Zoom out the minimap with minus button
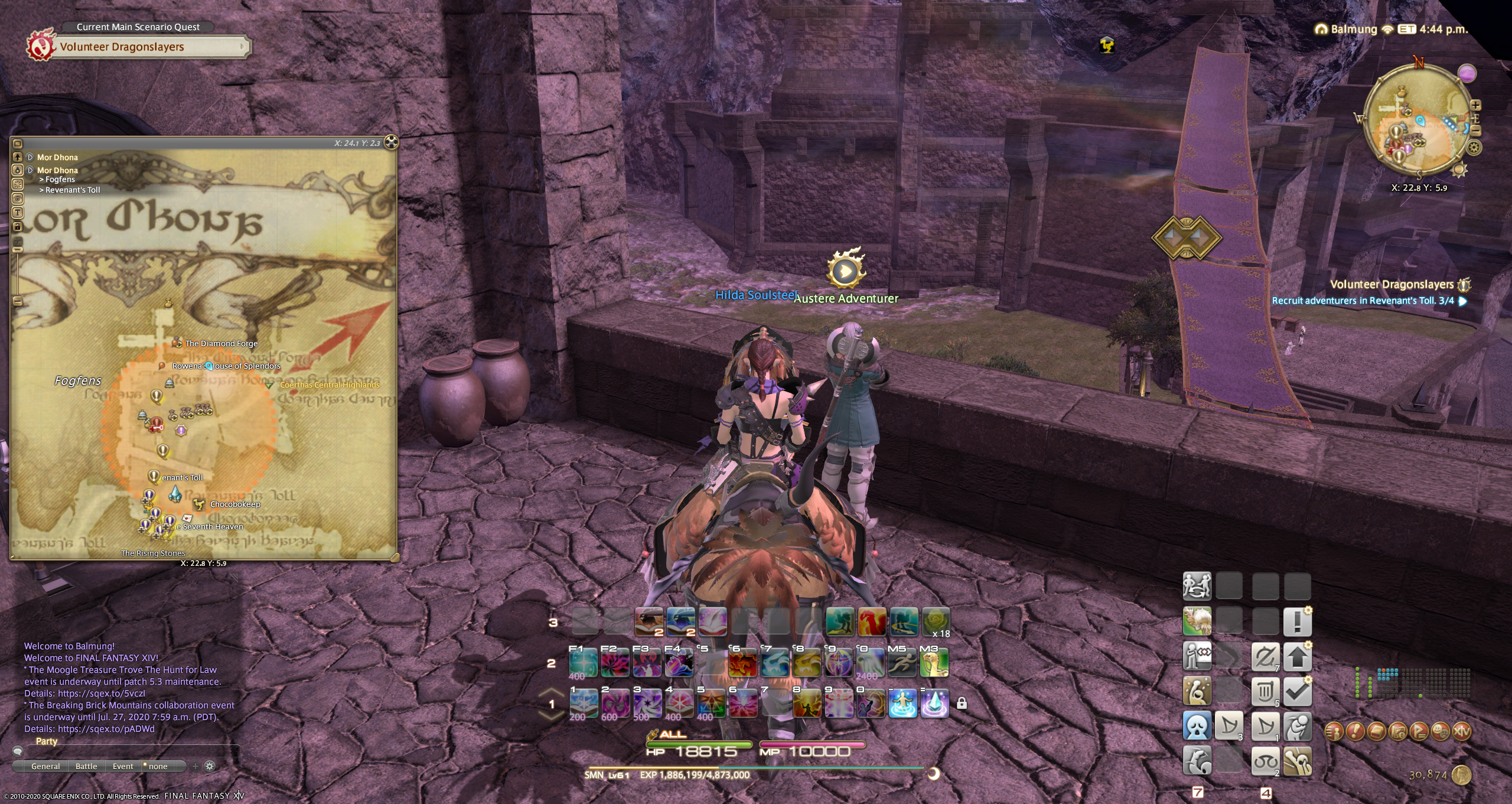Image resolution: width=1512 pixels, height=804 pixels. [x=1476, y=131]
